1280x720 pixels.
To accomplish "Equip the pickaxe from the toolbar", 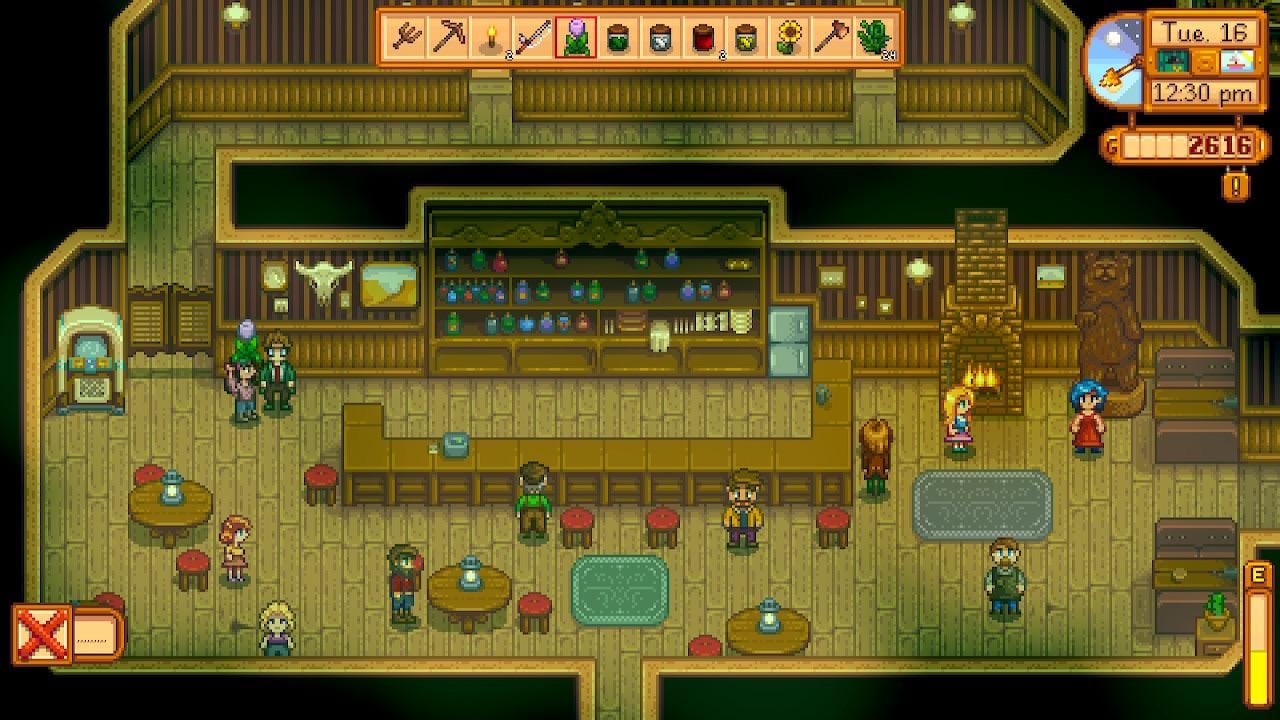I will click(448, 38).
